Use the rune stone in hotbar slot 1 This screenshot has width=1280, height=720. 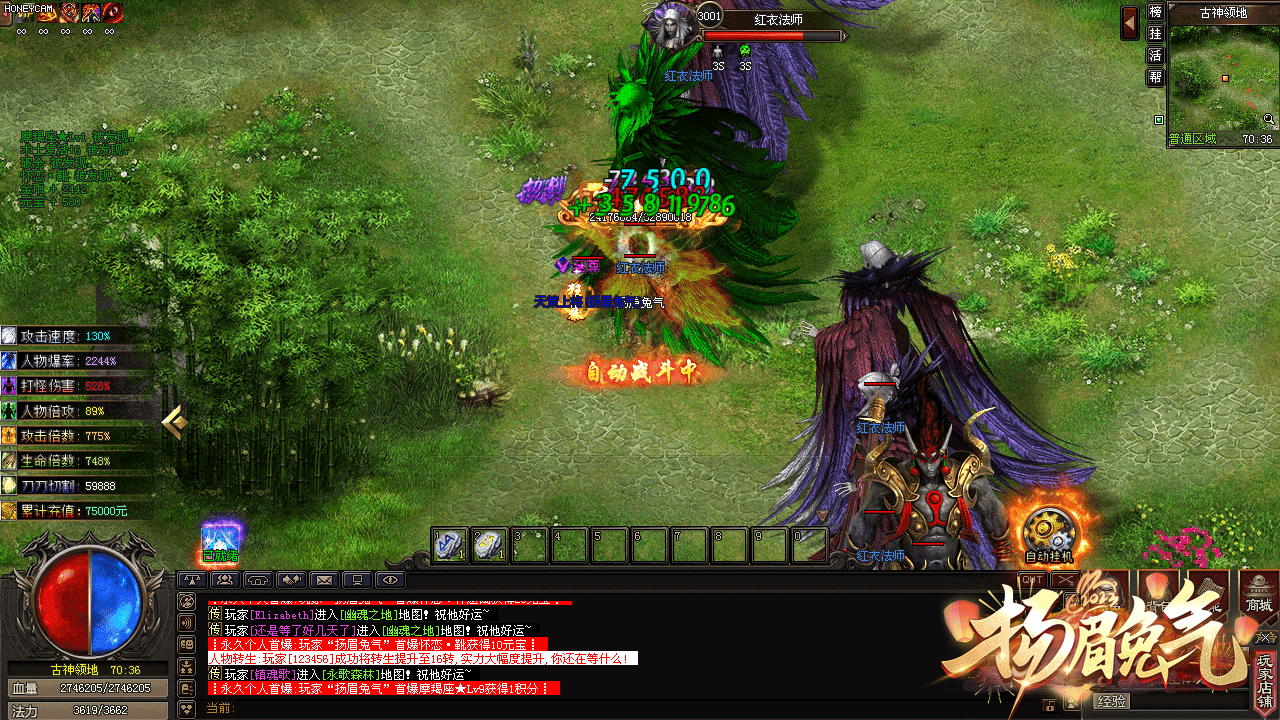[x=450, y=545]
